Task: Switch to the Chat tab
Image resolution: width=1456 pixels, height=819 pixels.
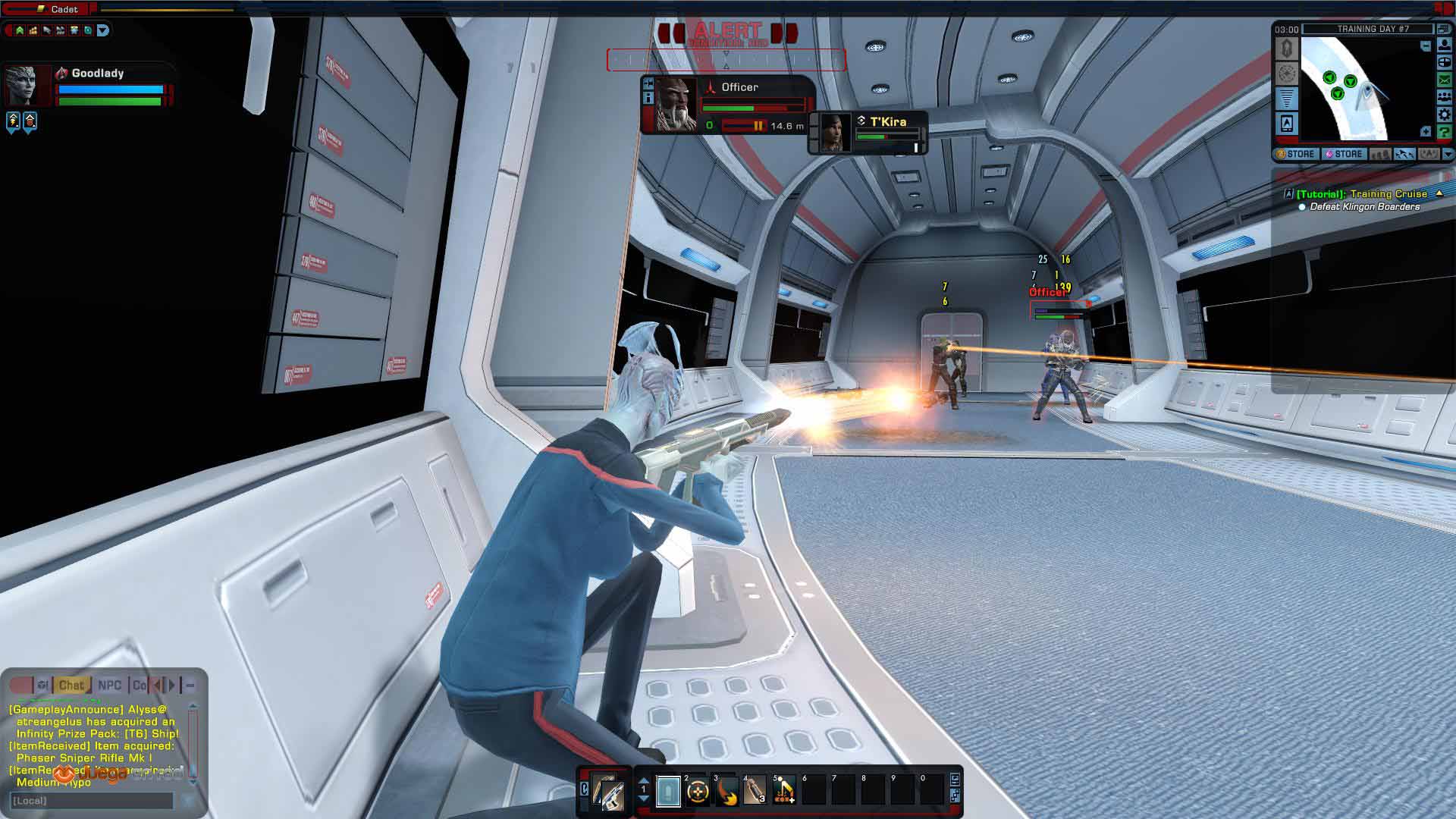Action: (x=71, y=686)
